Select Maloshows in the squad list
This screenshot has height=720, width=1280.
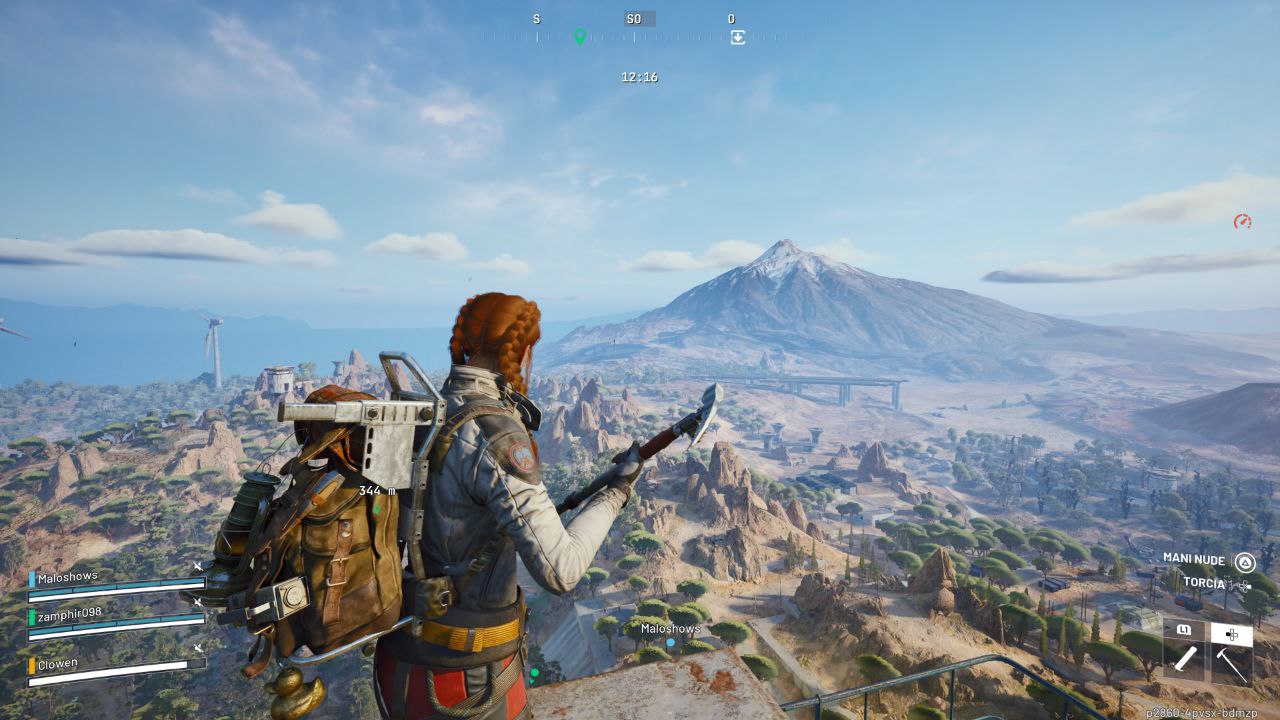click(x=67, y=578)
